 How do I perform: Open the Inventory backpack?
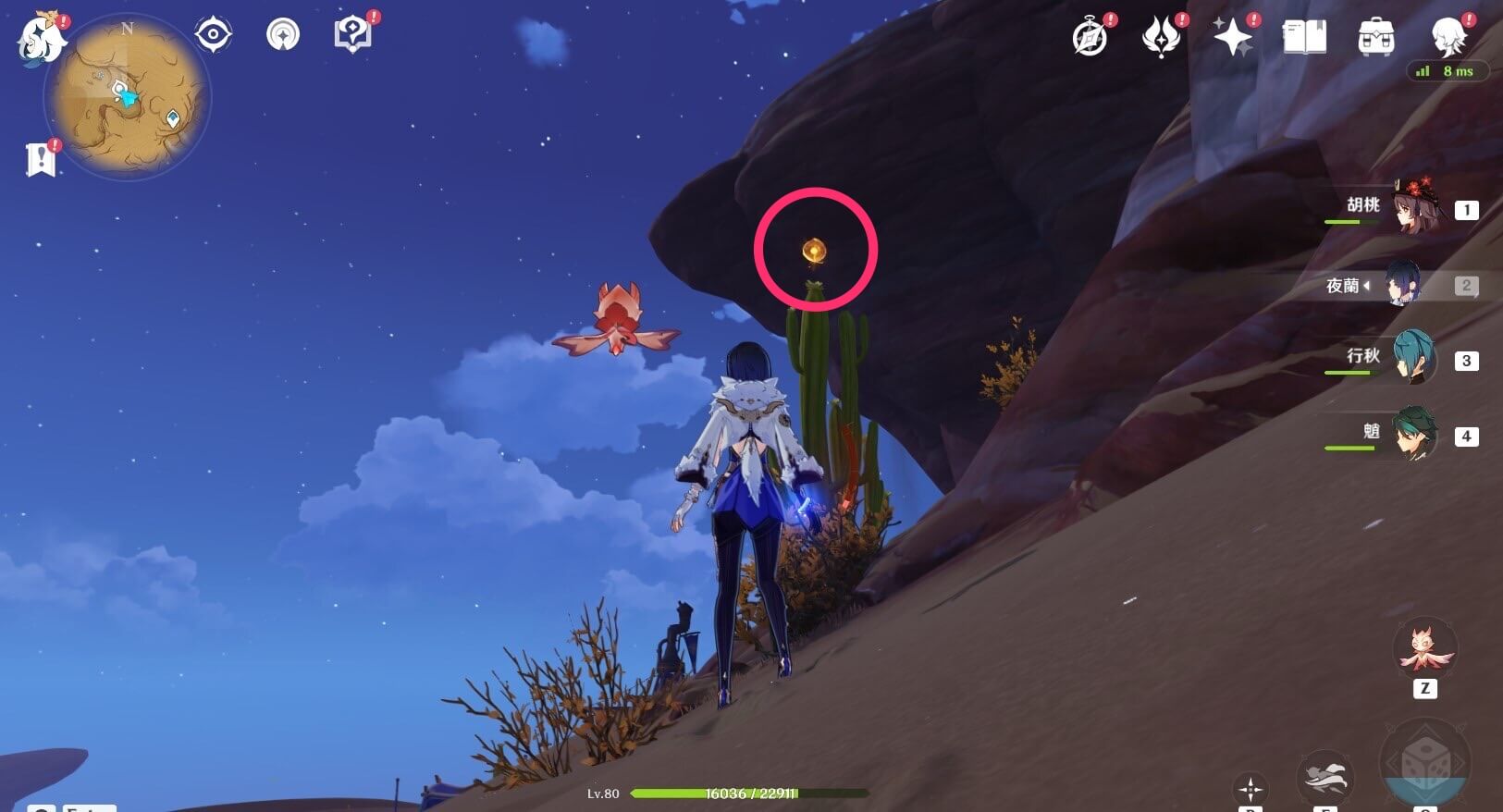click(1377, 35)
